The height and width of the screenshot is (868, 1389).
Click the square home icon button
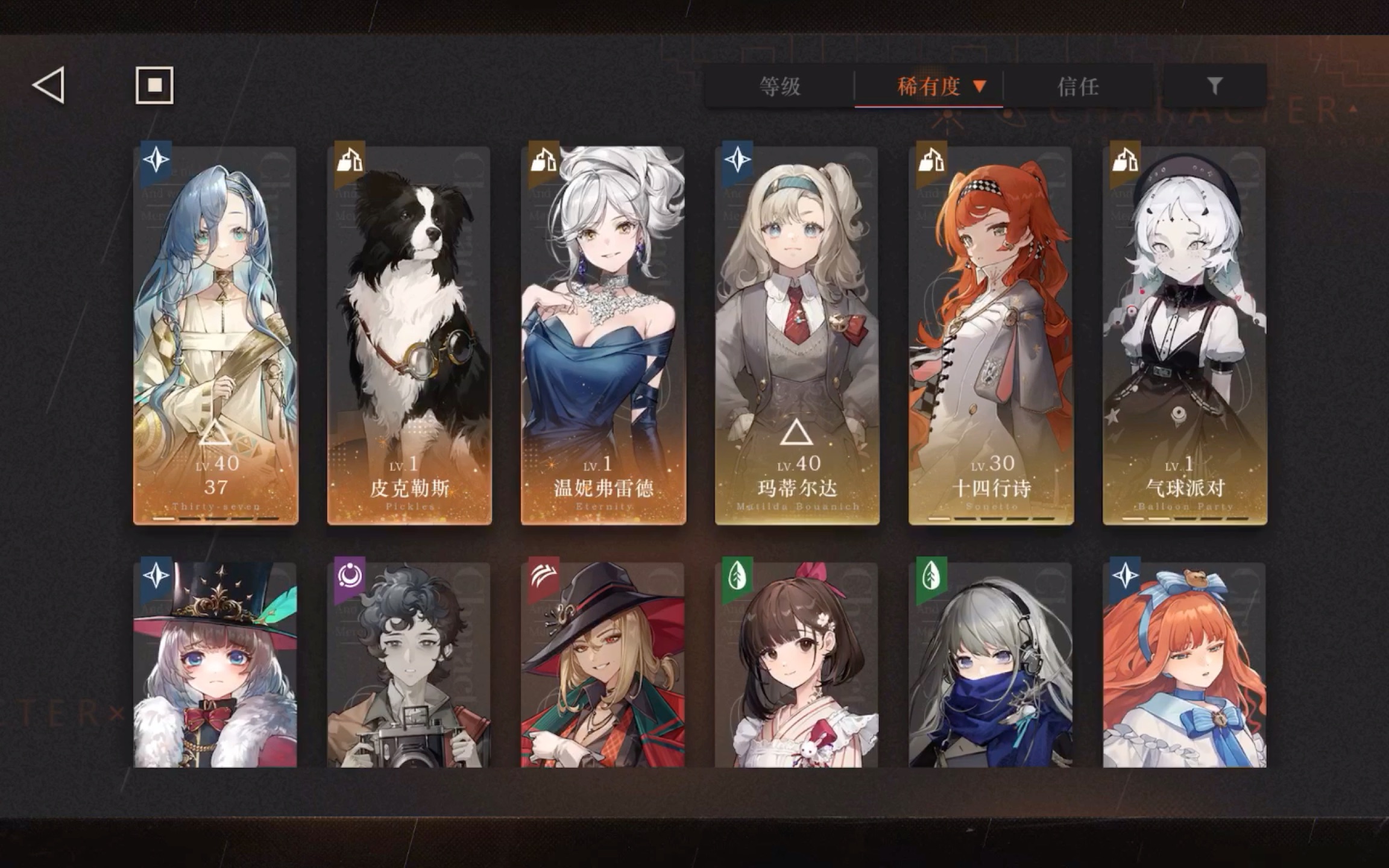click(x=154, y=86)
